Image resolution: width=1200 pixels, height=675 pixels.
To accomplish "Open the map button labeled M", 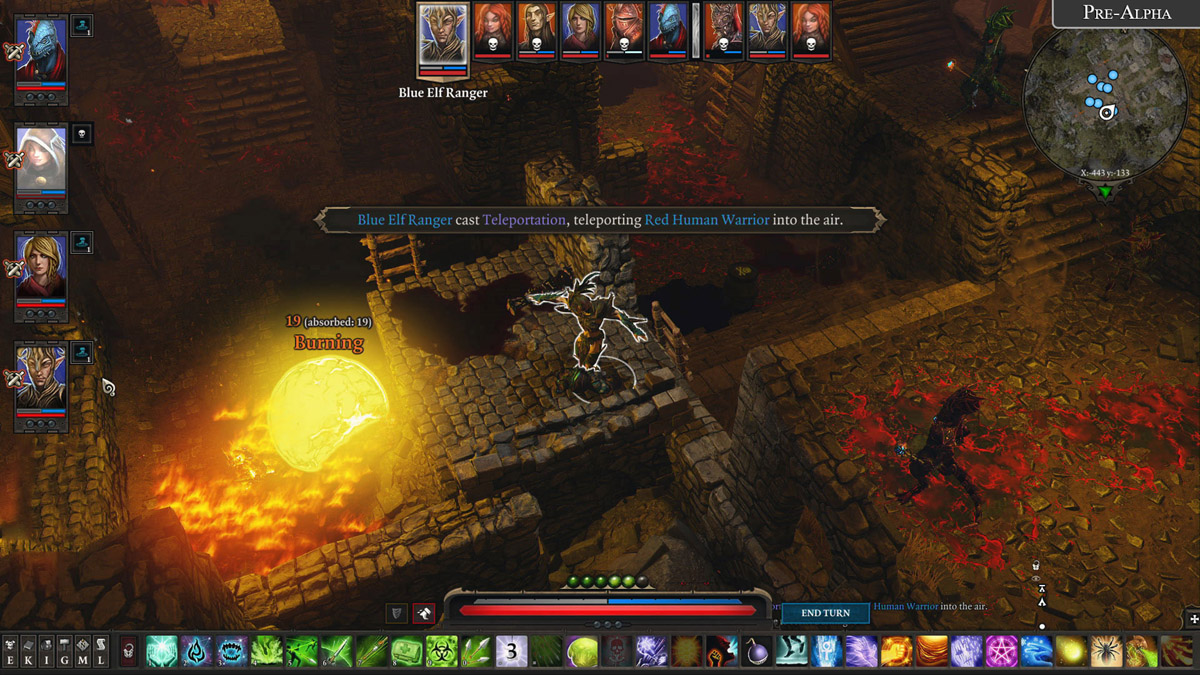I will pos(83,652).
